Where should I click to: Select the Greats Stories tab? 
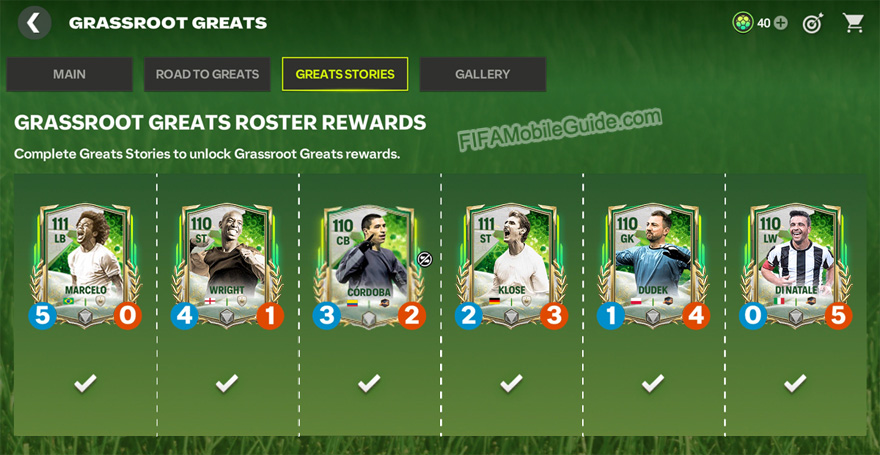click(345, 74)
